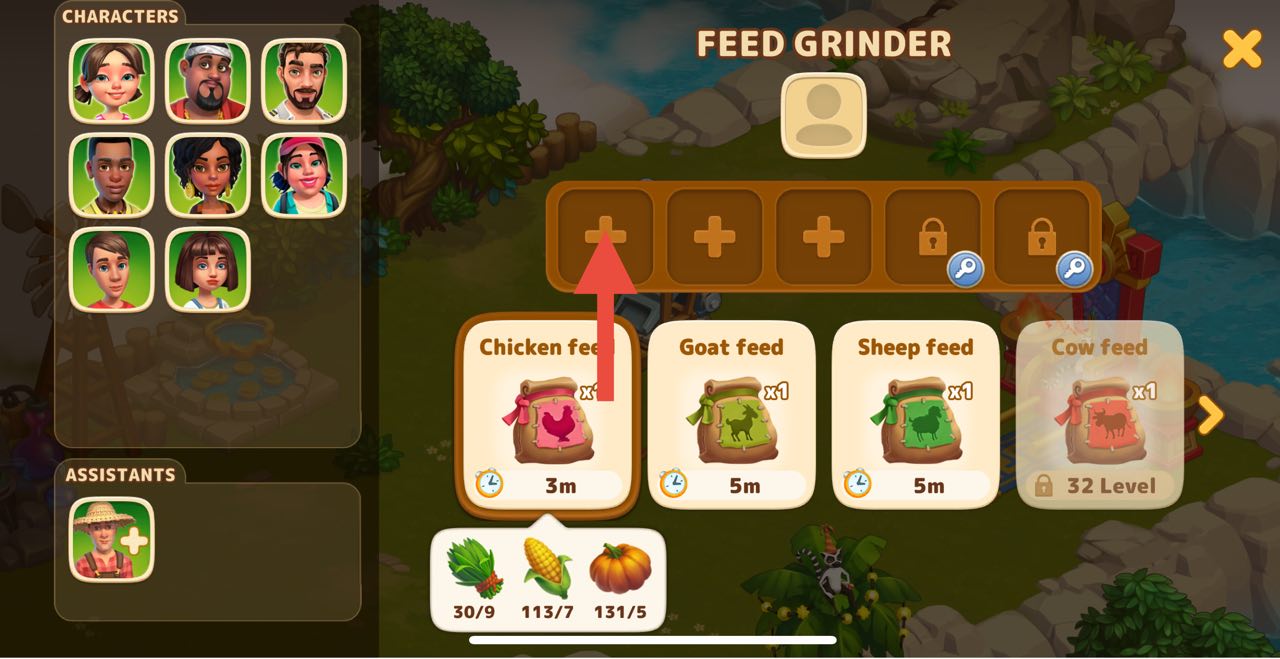Pick the short-haired dark-skinned young man
The height and width of the screenshot is (659, 1280).
point(112,175)
